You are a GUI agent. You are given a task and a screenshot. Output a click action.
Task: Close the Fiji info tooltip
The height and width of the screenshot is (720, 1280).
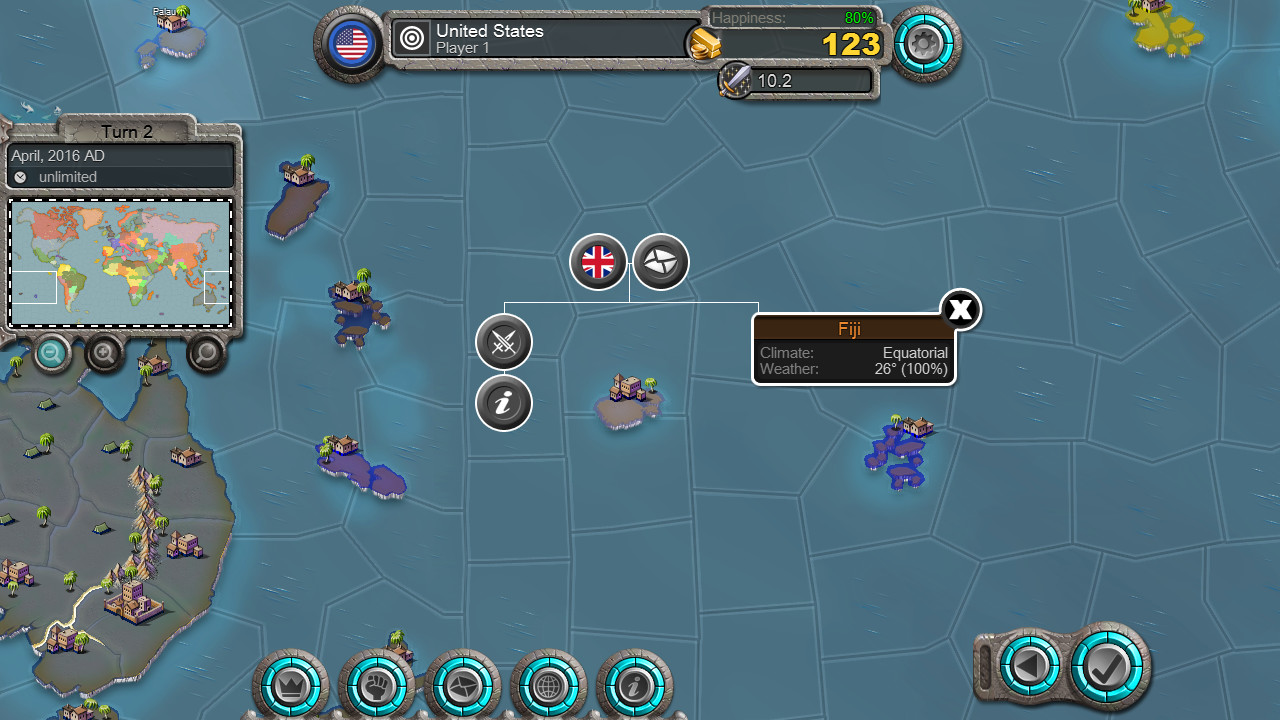coord(960,309)
